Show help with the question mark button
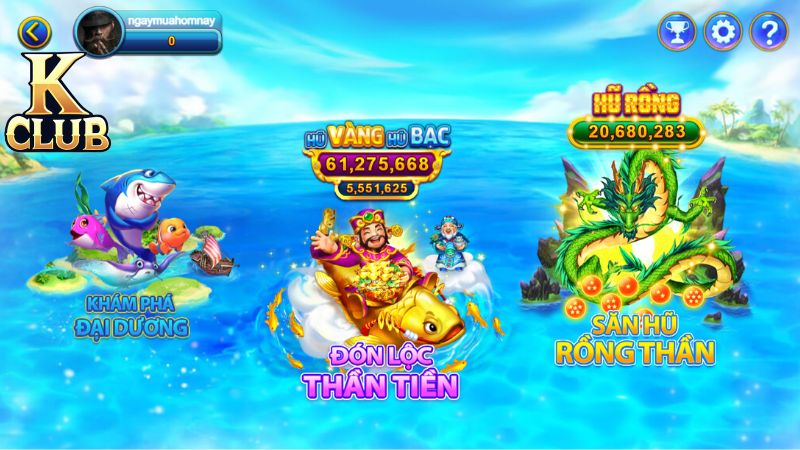 tap(768, 32)
